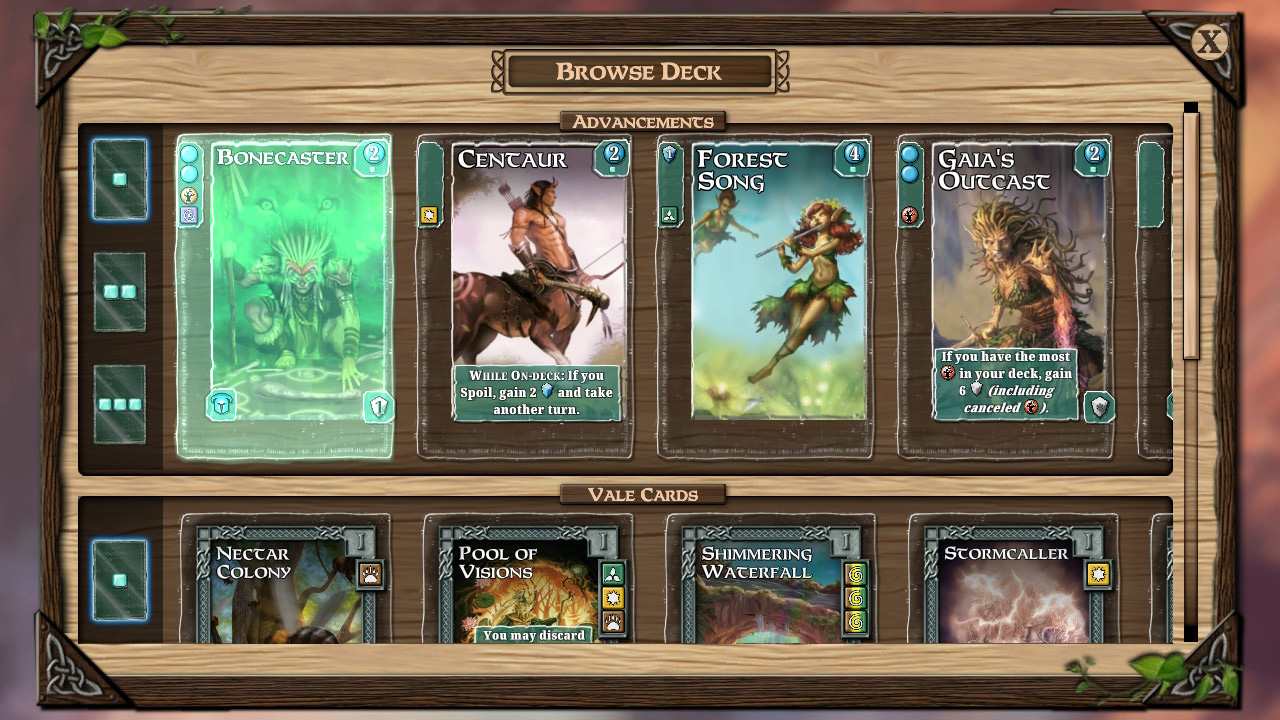Viewport: 1280px width, 720px height.
Task: Enable the two-gem card filter
Action: [119, 293]
